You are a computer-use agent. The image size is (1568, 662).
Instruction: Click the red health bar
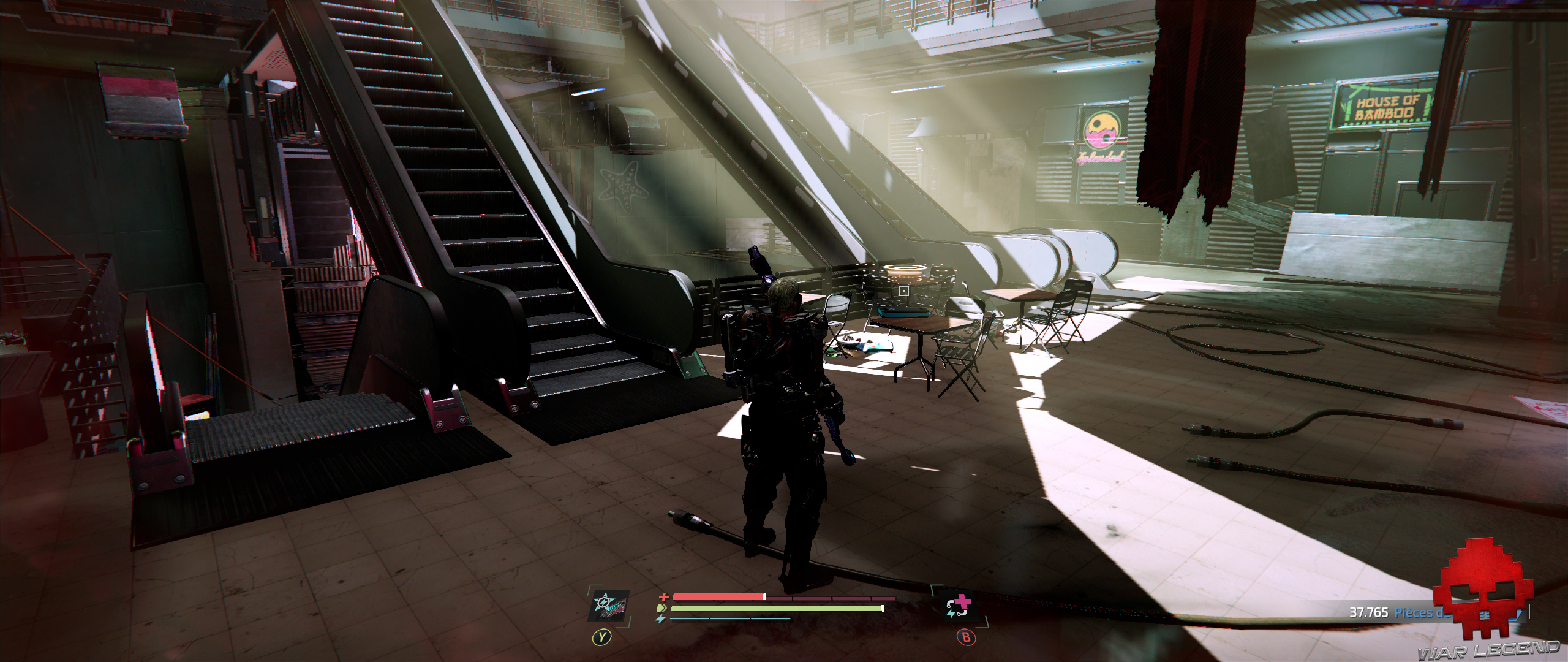click(x=717, y=596)
